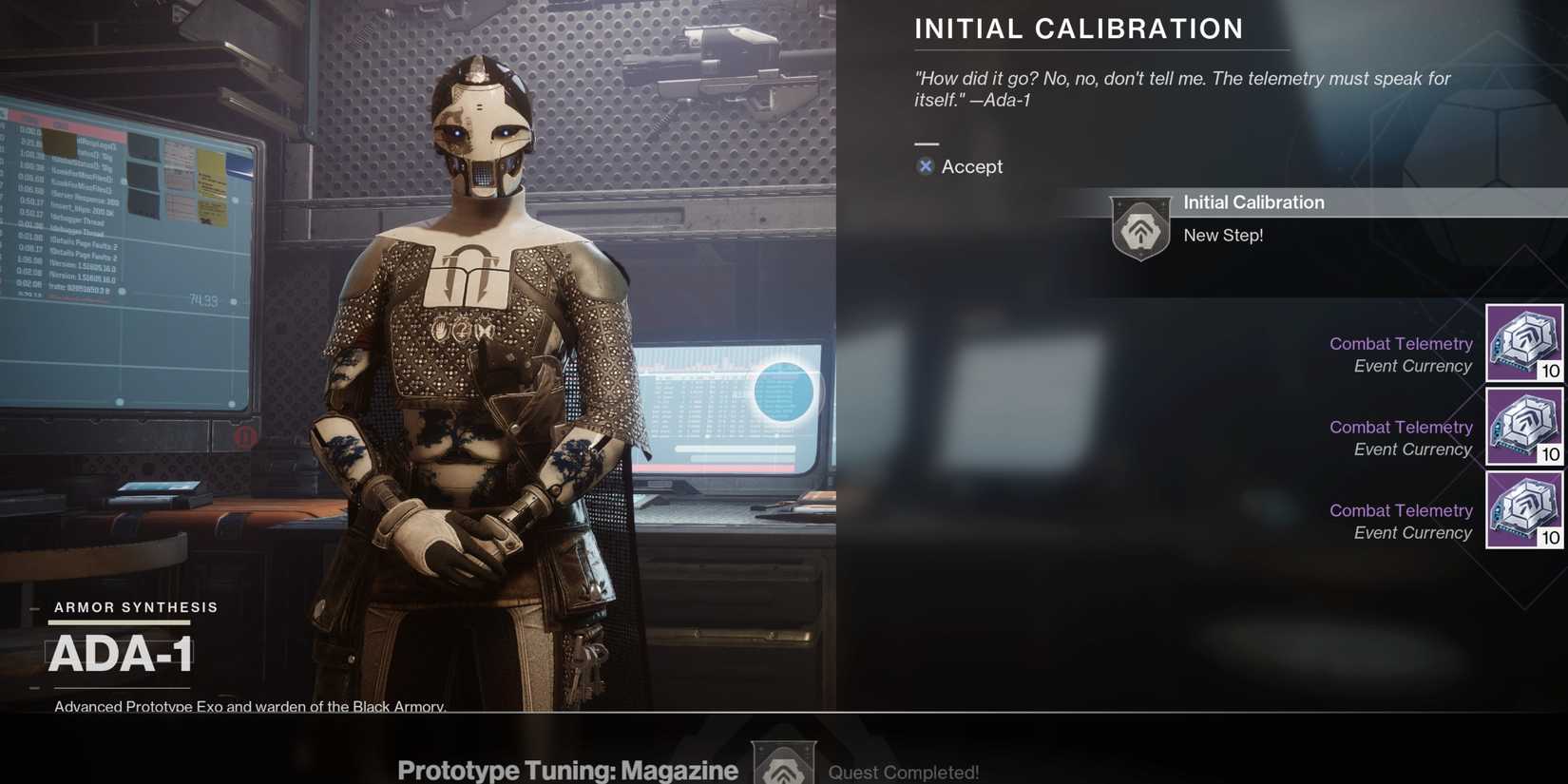Screen dimensions: 1568x784
Task: Click the ADA-1 vendor name
Action: point(121,654)
